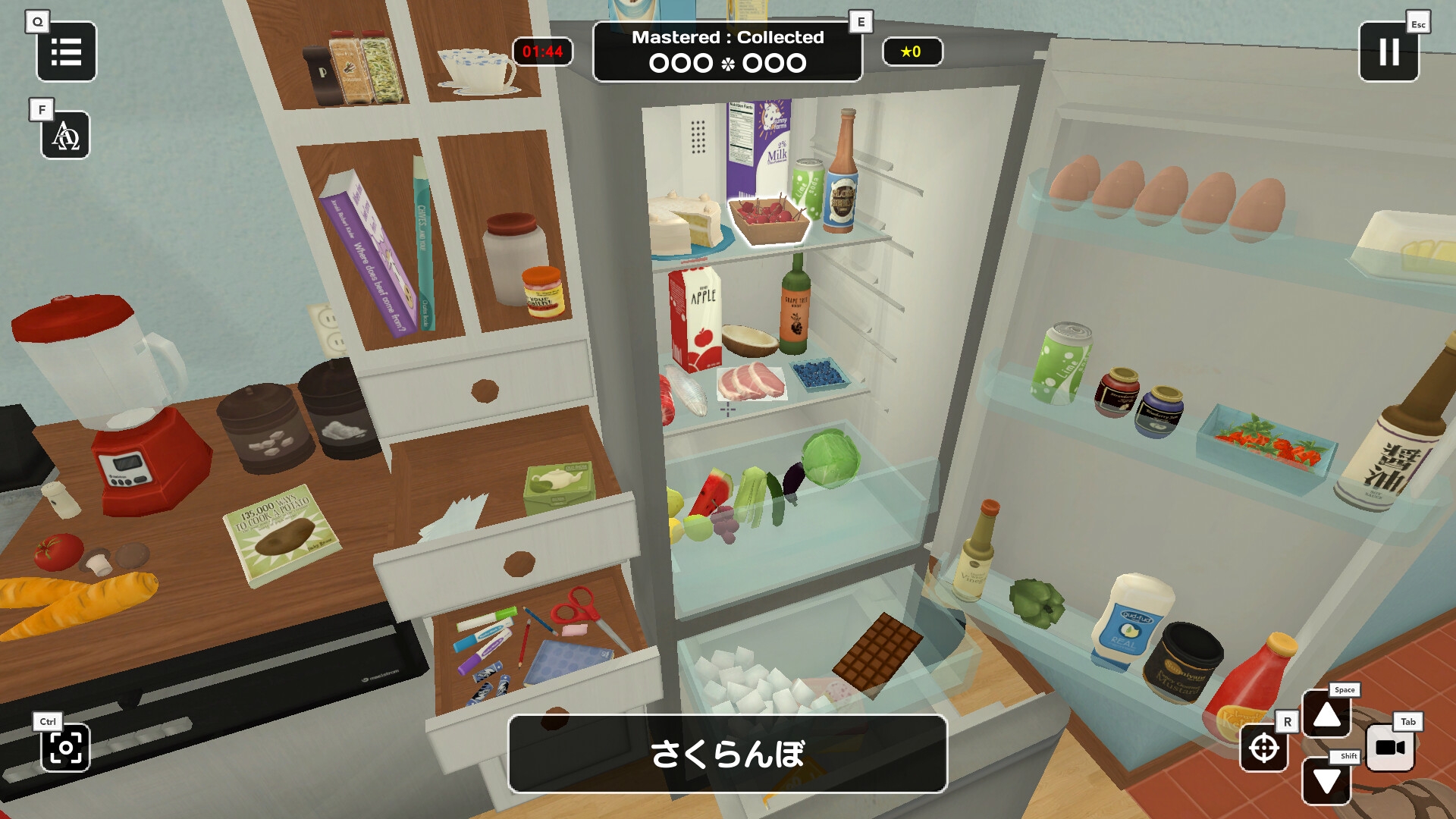Open the Mastered : Collected progress panel

click(x=727, y=52)
